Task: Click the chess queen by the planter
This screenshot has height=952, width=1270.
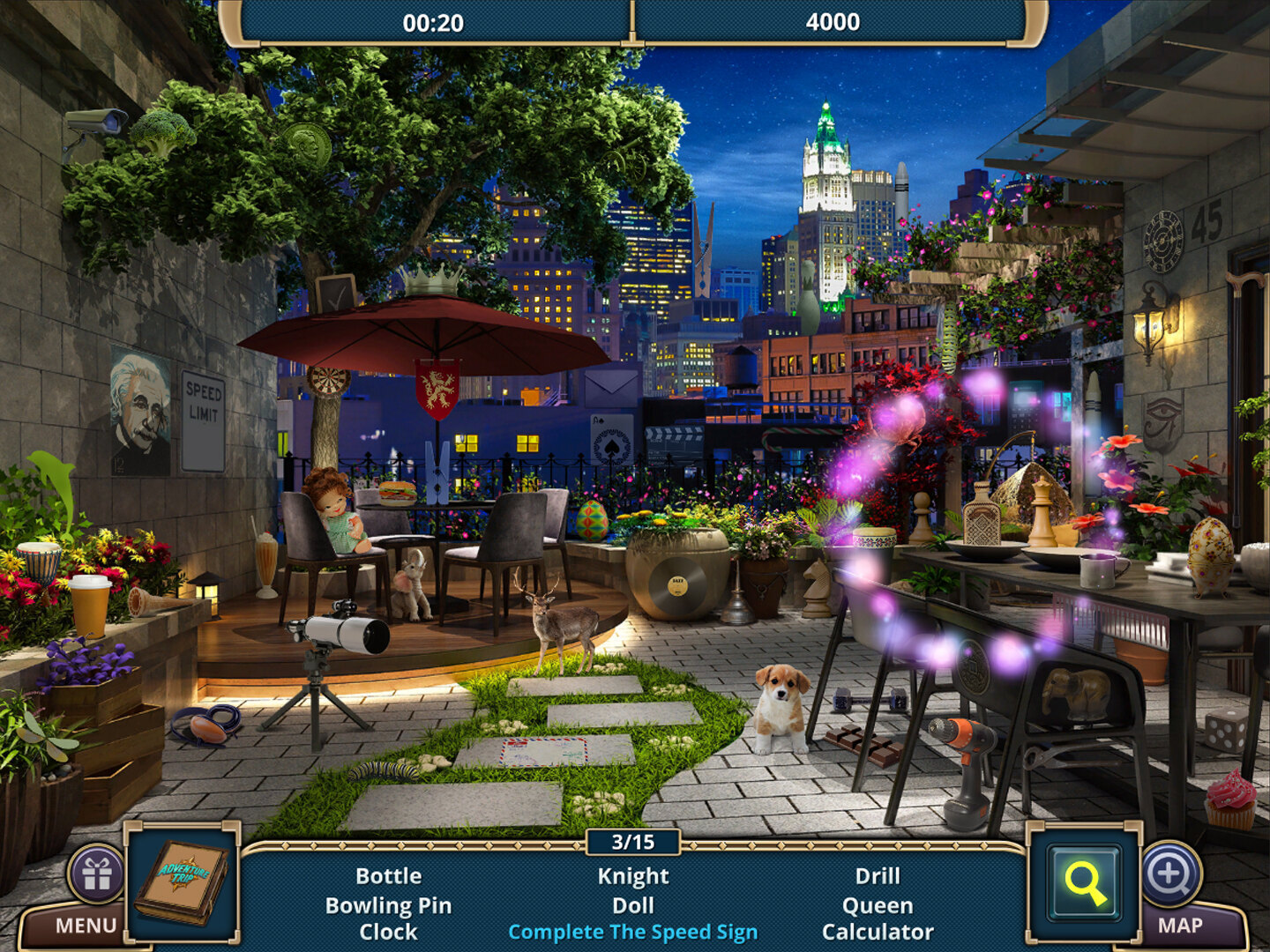Action: (x=1041, y=511)
